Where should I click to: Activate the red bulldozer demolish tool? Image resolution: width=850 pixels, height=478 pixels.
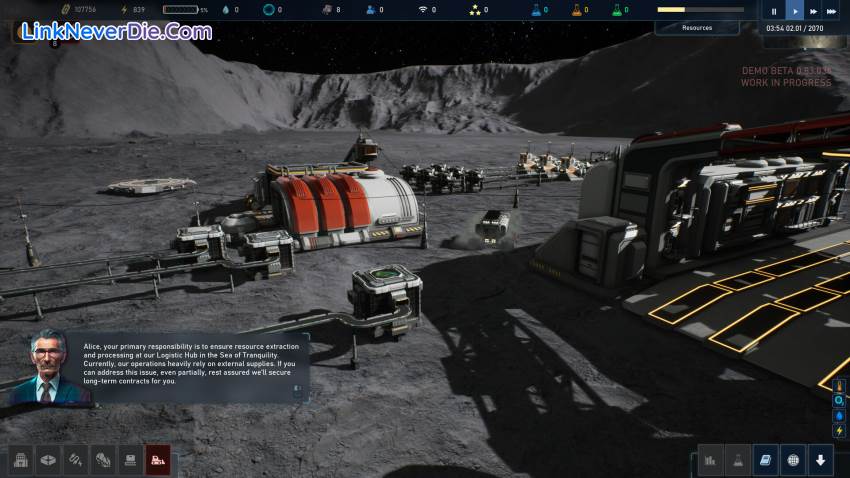157,460
